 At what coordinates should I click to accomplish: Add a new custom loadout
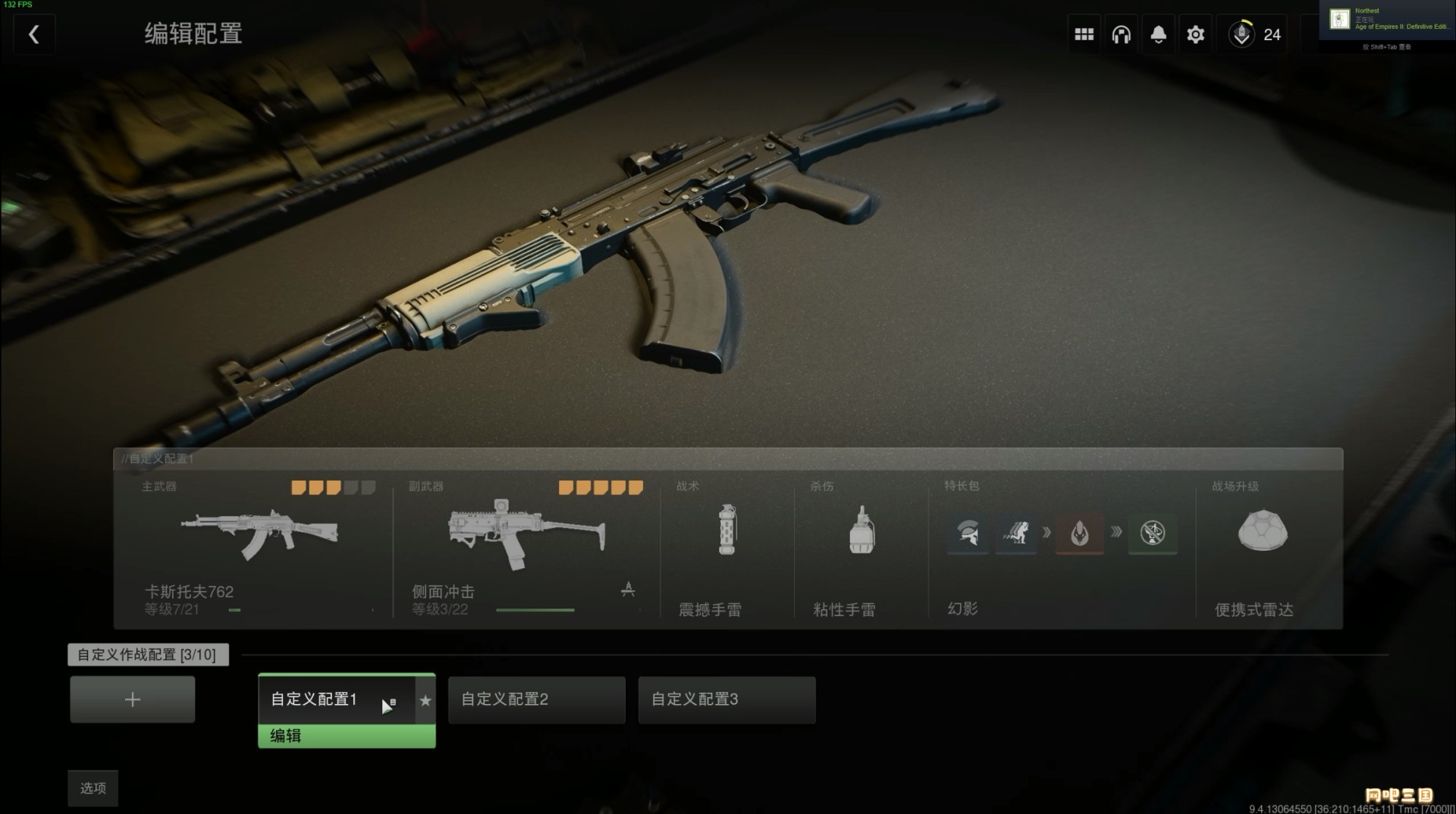pyautogui.click(x=133, y=700)
